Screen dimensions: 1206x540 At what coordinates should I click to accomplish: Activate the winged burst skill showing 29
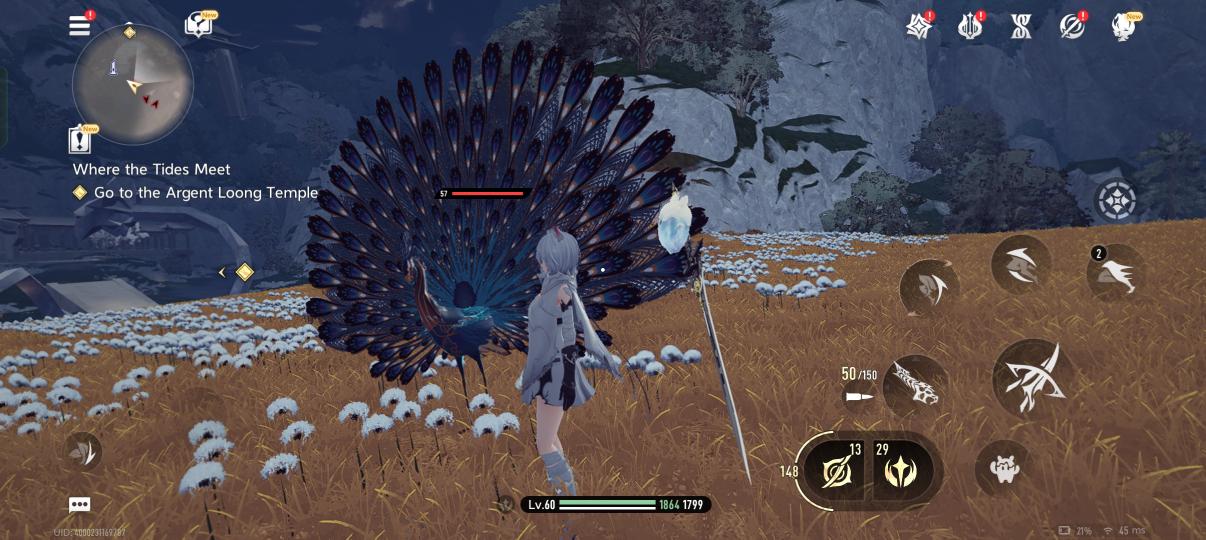(x=902, y=469)
